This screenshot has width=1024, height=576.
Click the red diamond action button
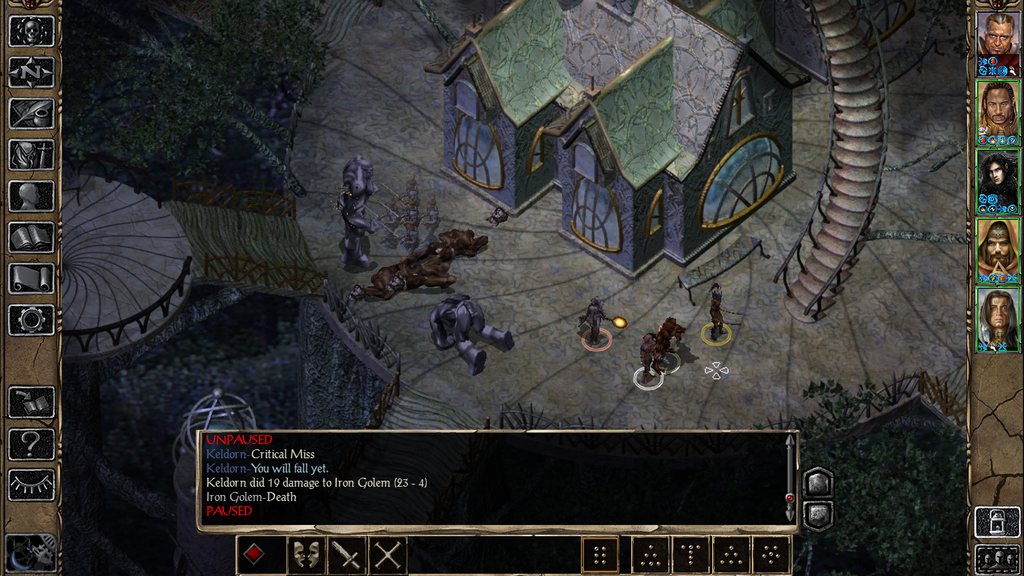coord(256,555)
